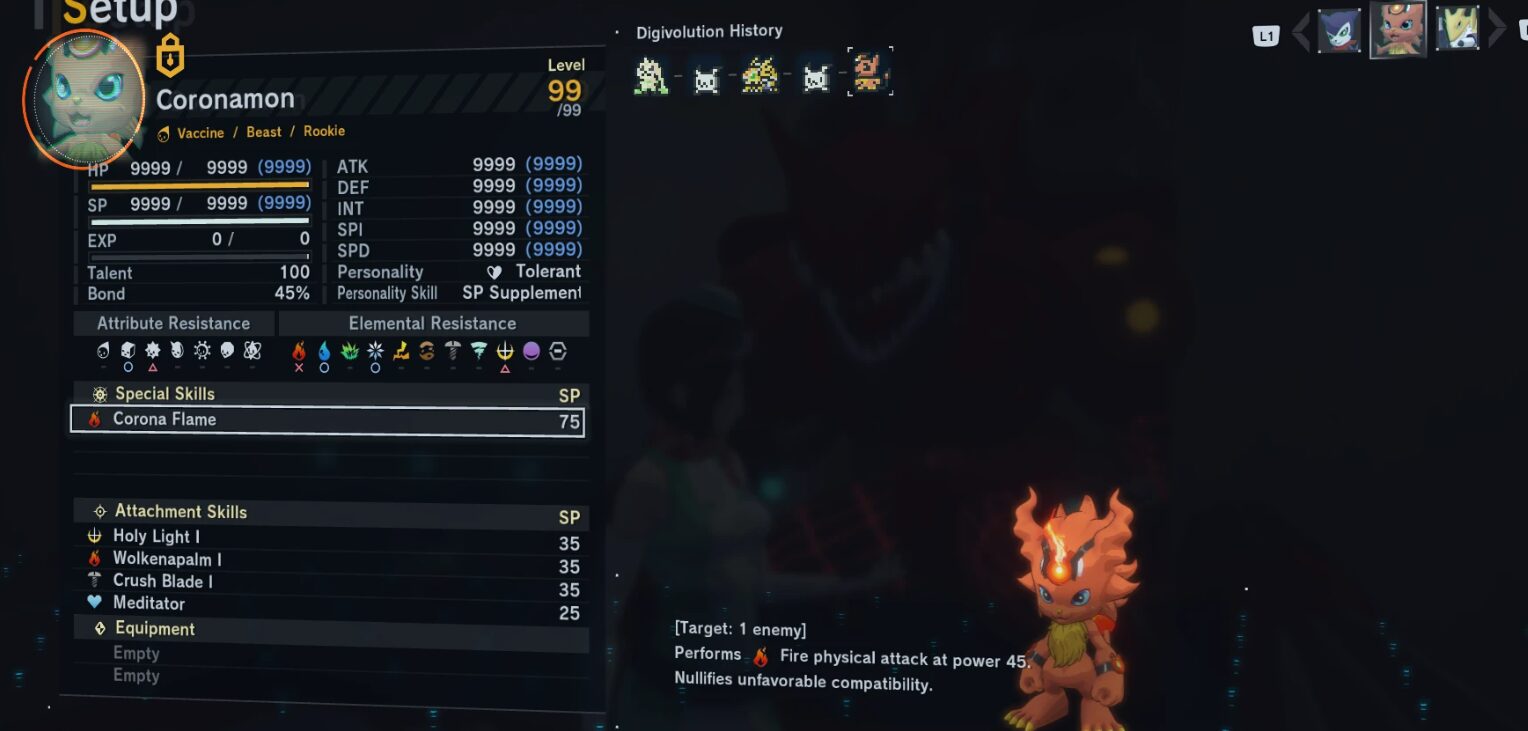Click the orange lock icon above Coronamon's name
The width and height of the screenshot is (1528, 731).
click(x=170, y=56)
